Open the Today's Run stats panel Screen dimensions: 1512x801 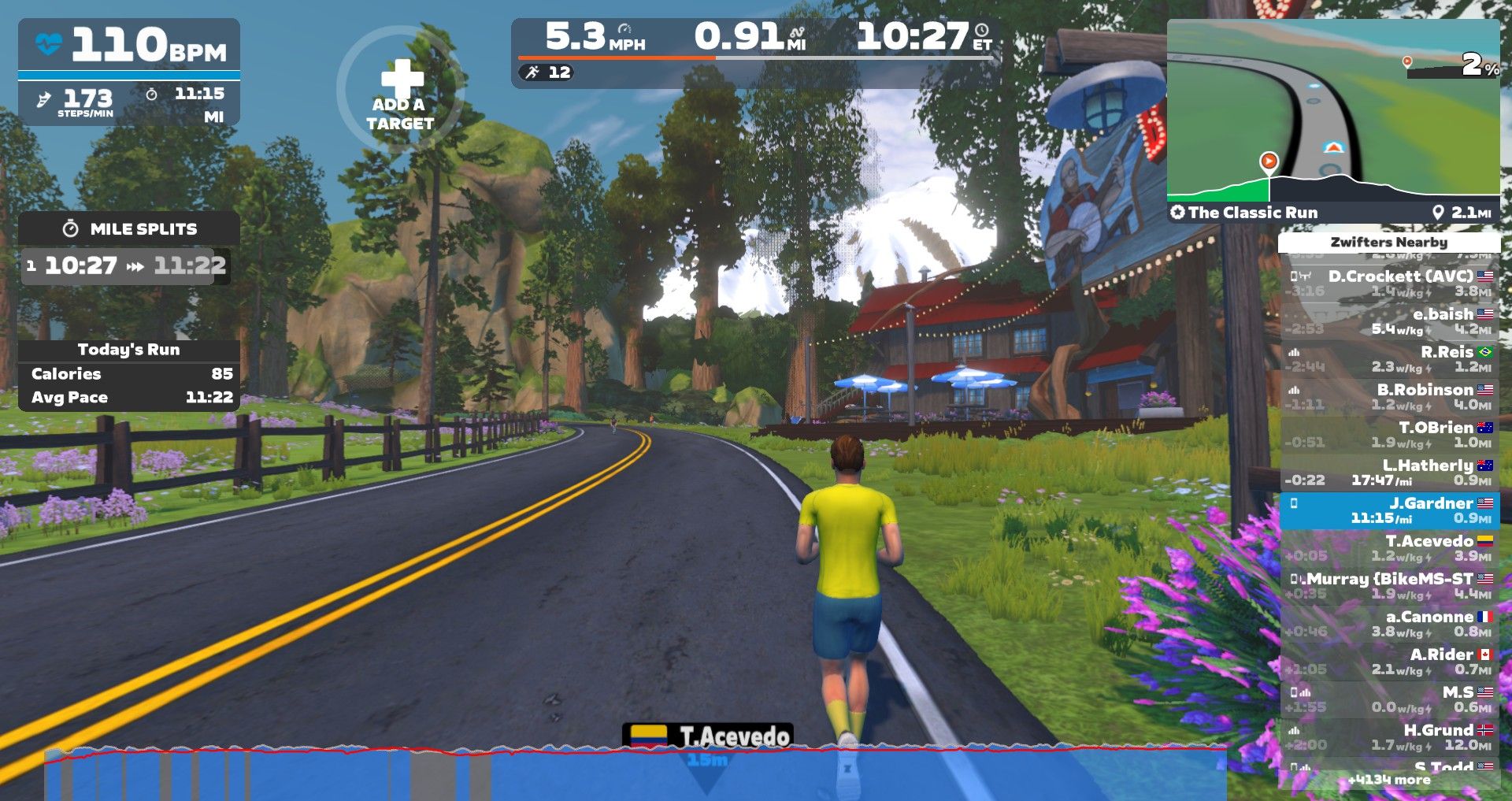click(129, 375)
